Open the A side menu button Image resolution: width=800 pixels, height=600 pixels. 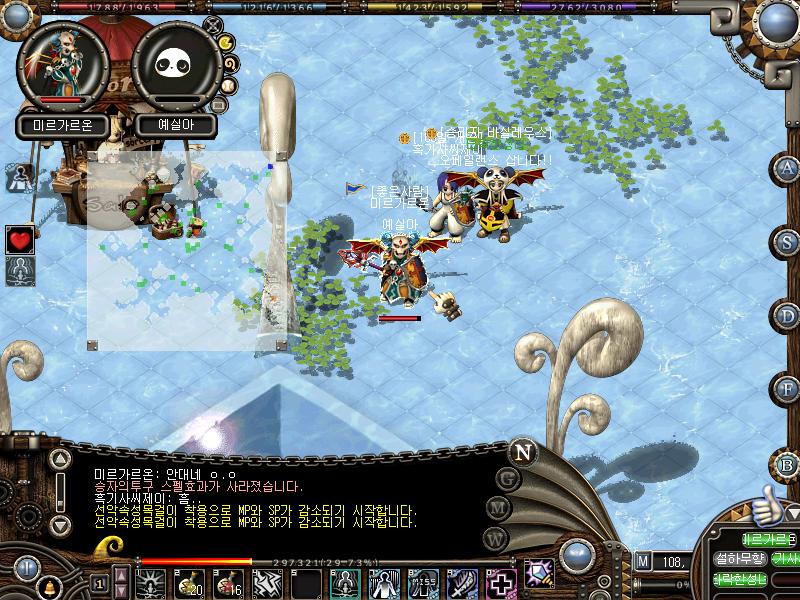tap(788, 168)
